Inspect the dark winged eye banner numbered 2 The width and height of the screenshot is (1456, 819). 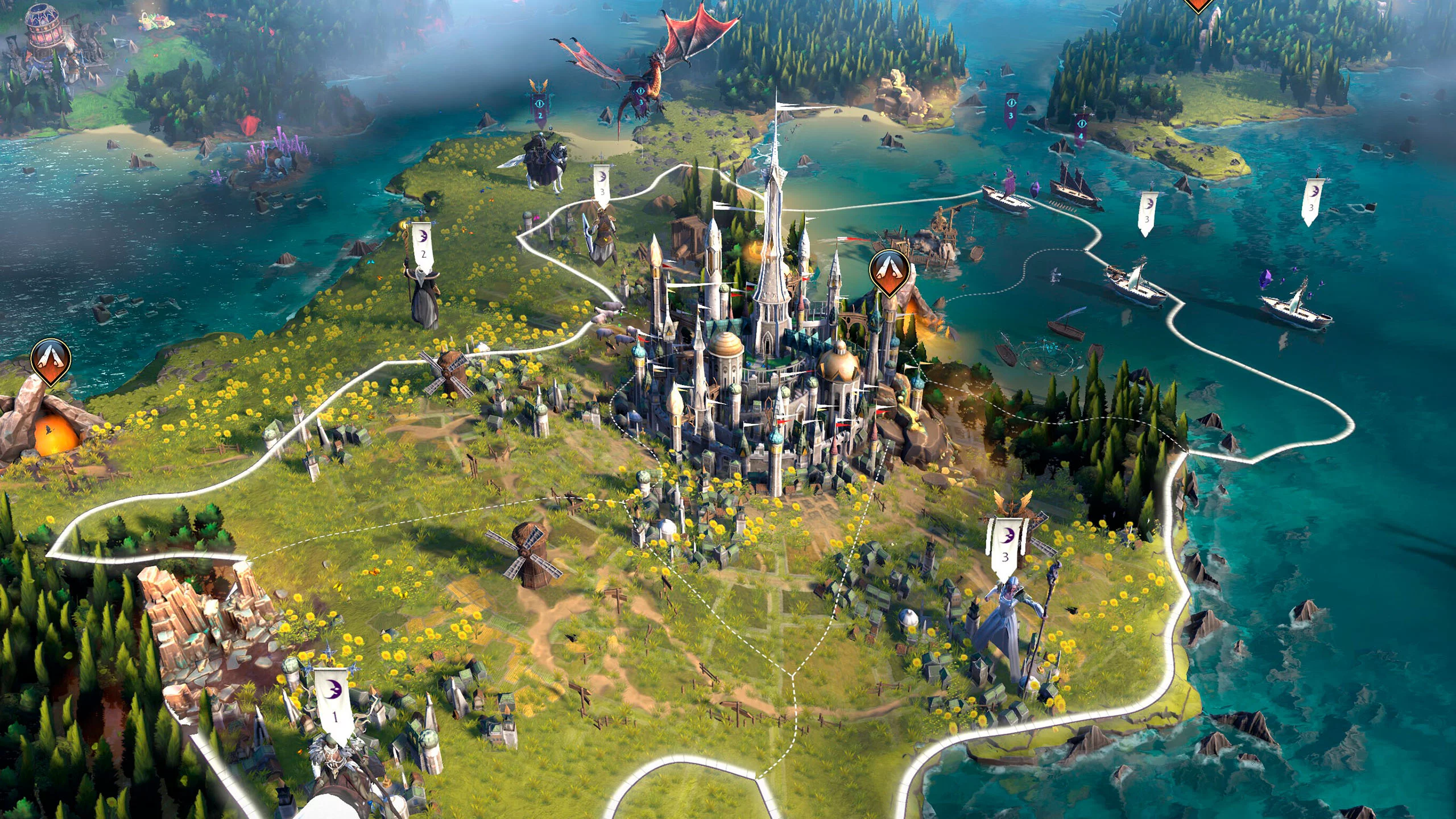click(539, 107)
